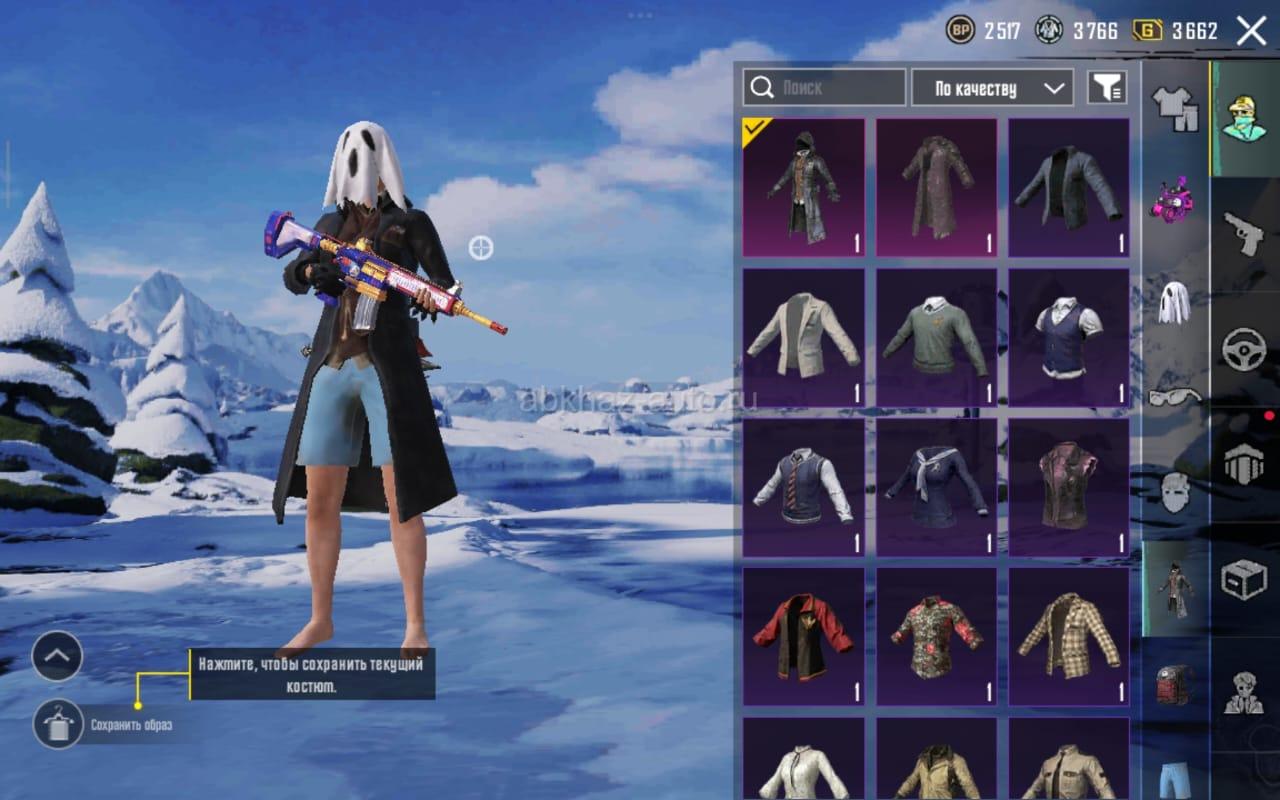Pick the floral pattern shirt
The image size is (1280, 800).
tap(936, 637)
